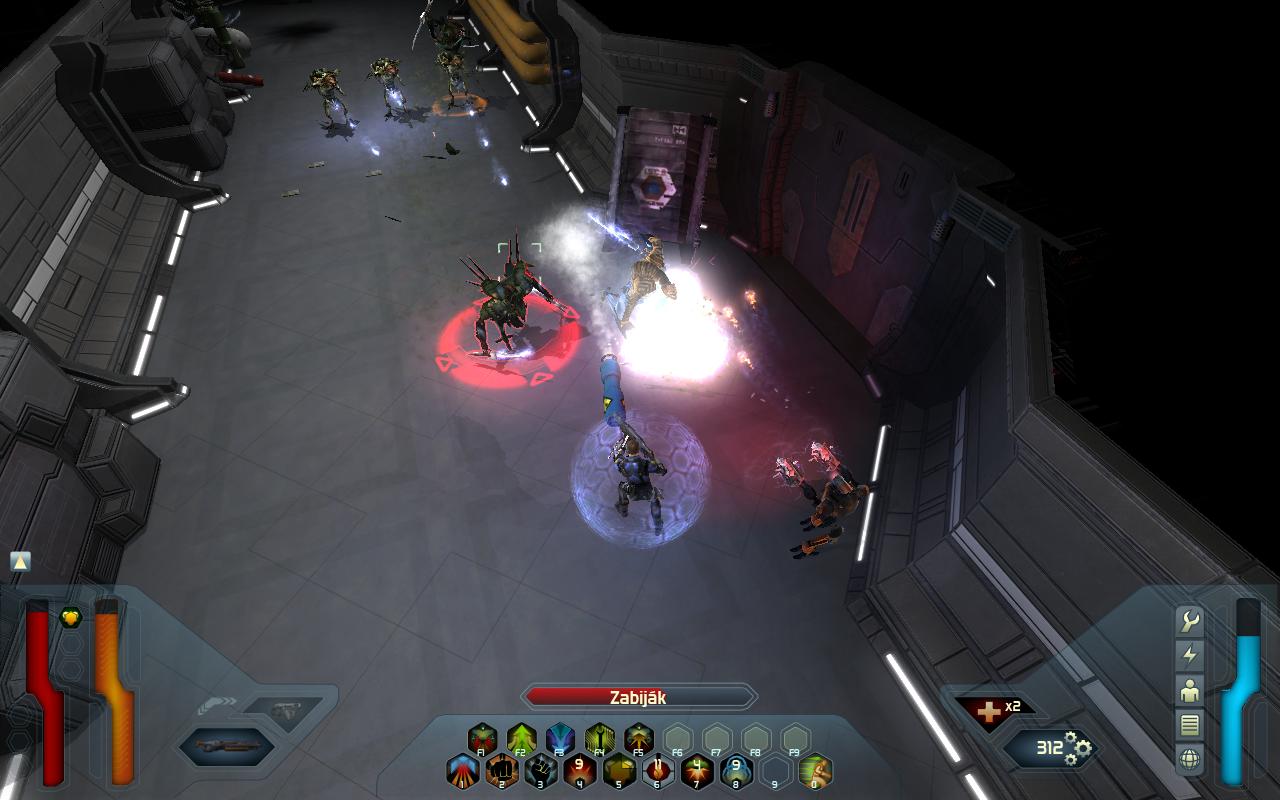This screenshot has width=1280, height=800.
Task: Select the red explosion item in slot 4
Action: pos(580,771)
